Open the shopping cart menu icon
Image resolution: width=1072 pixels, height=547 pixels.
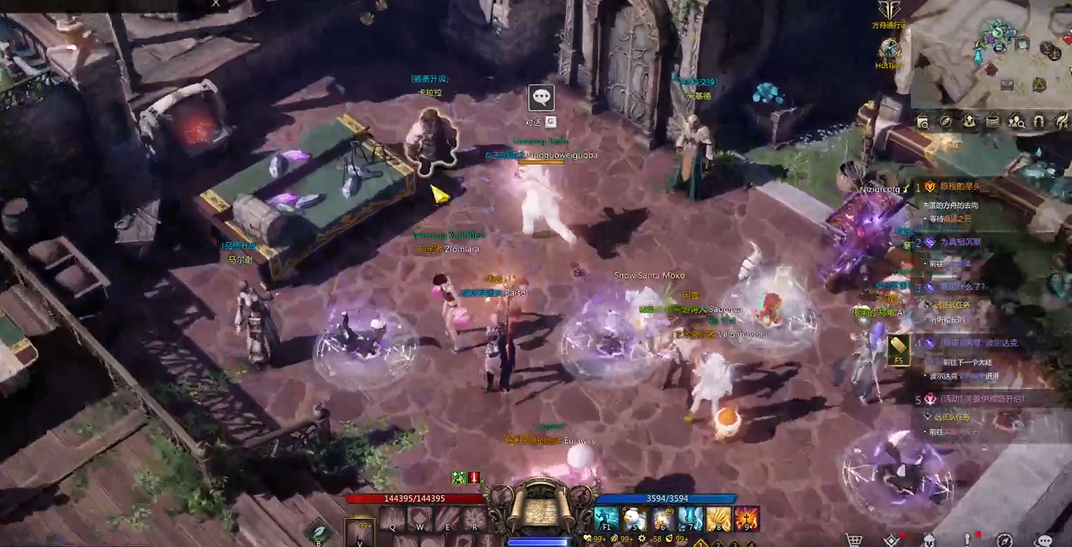click(x=854, y=540)
